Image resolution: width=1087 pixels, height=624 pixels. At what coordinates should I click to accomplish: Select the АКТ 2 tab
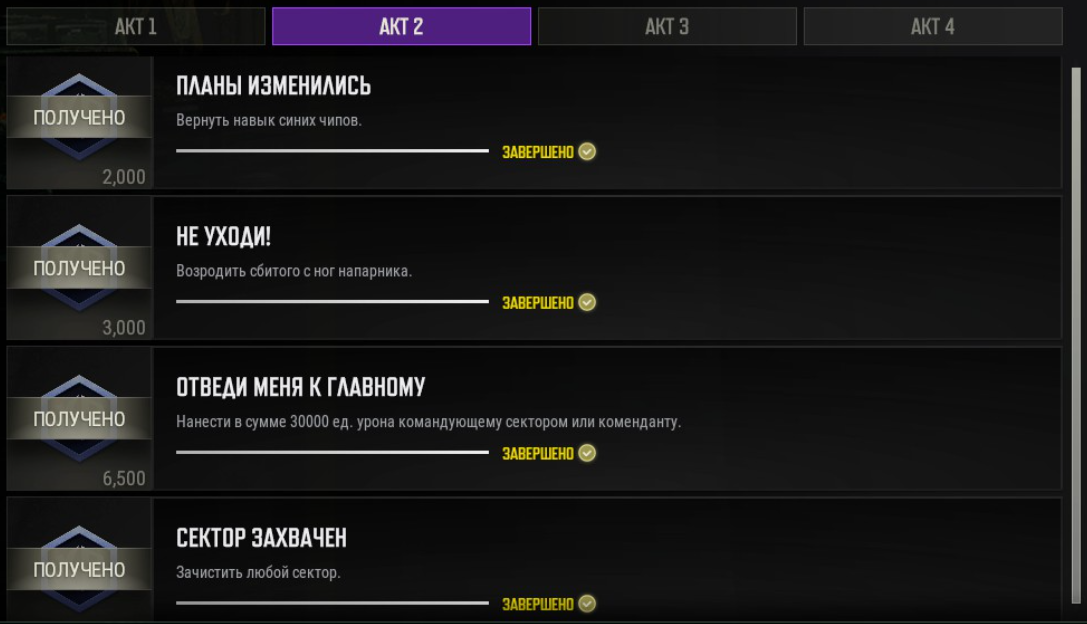(401, 27)
